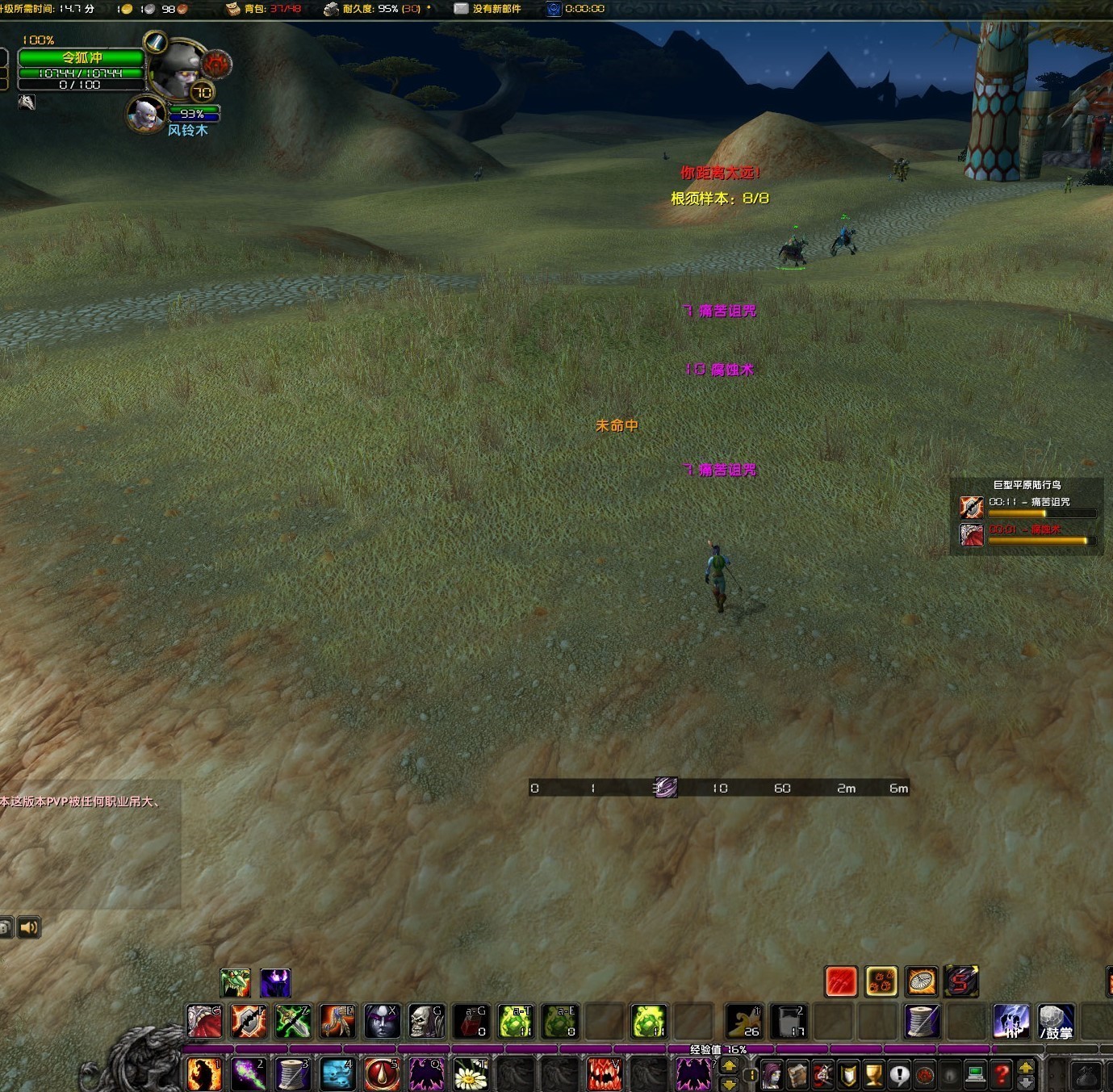Activate the blue skulls ability on hotkey 4

(x=337, y=1074)
